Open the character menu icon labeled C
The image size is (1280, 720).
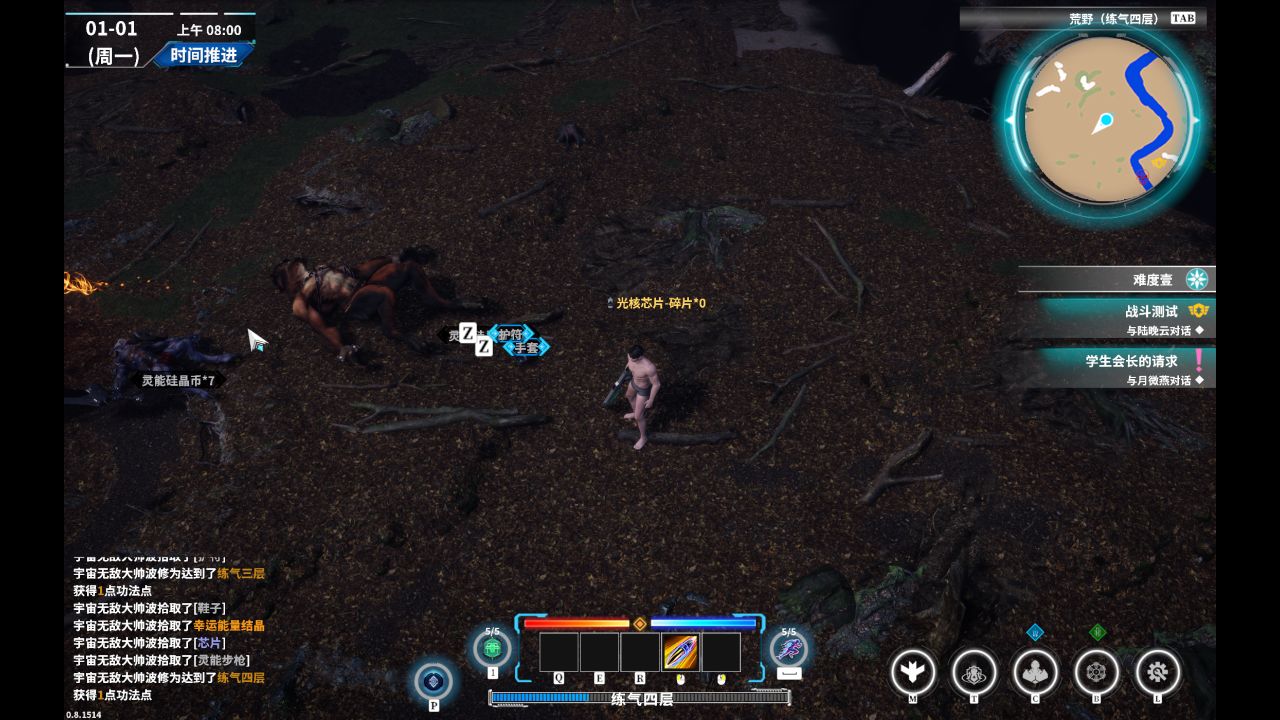[x=1035, y=672]
